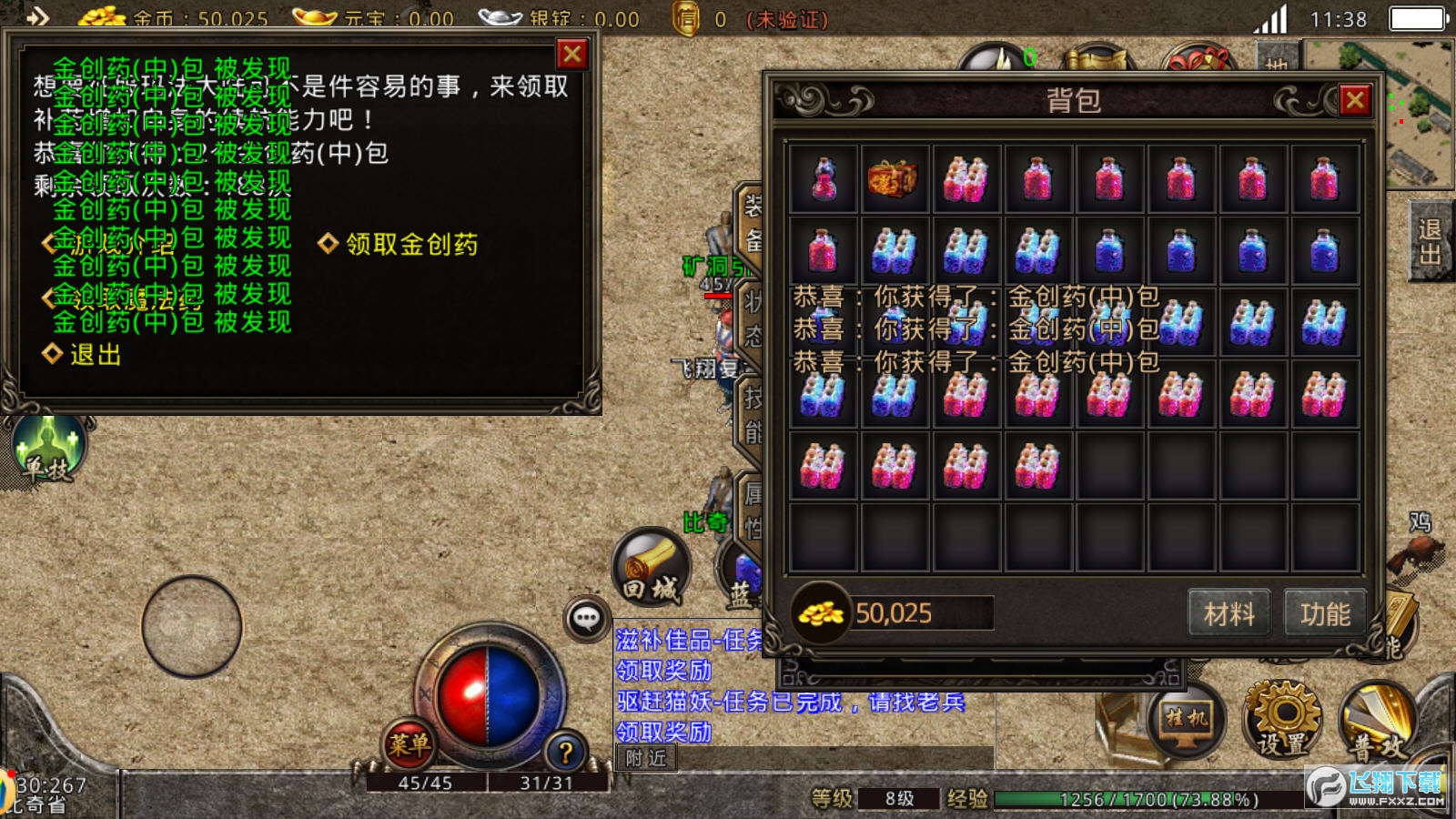
Task: Click the 退出 button beside the minimap
Action: tap(1430, 242)
